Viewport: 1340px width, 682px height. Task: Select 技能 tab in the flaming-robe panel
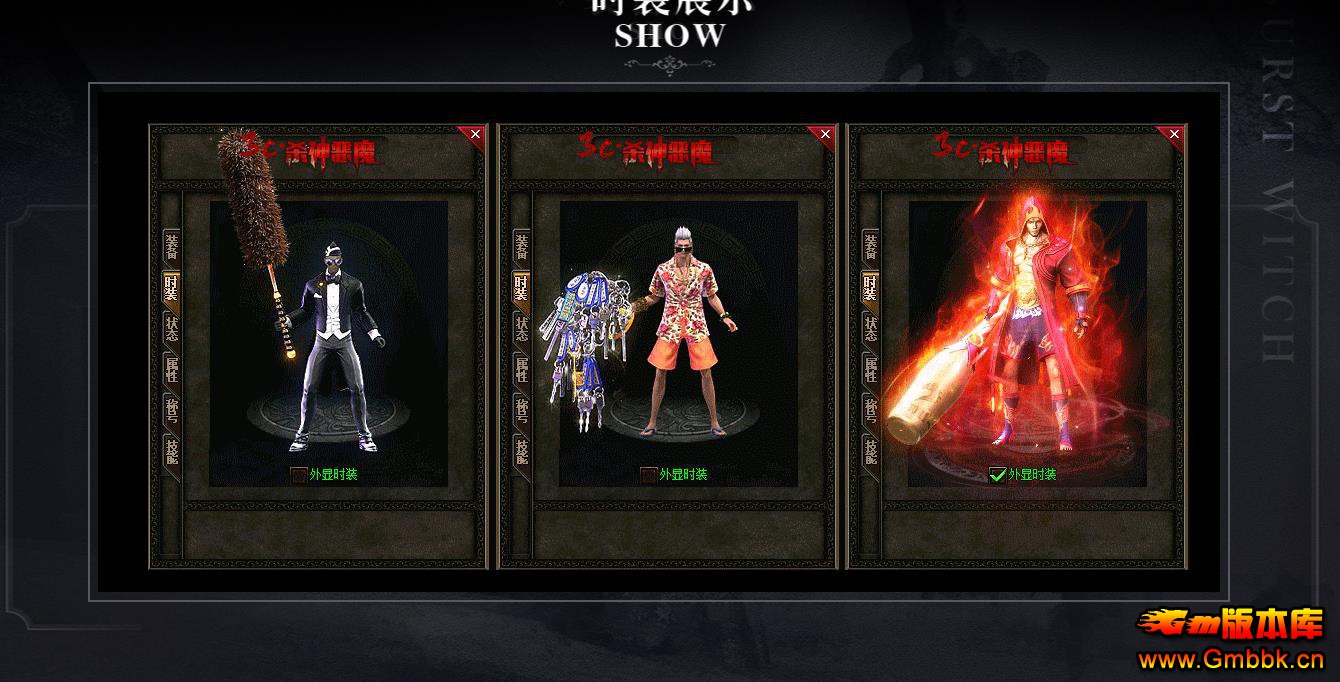tap(870, 451)
